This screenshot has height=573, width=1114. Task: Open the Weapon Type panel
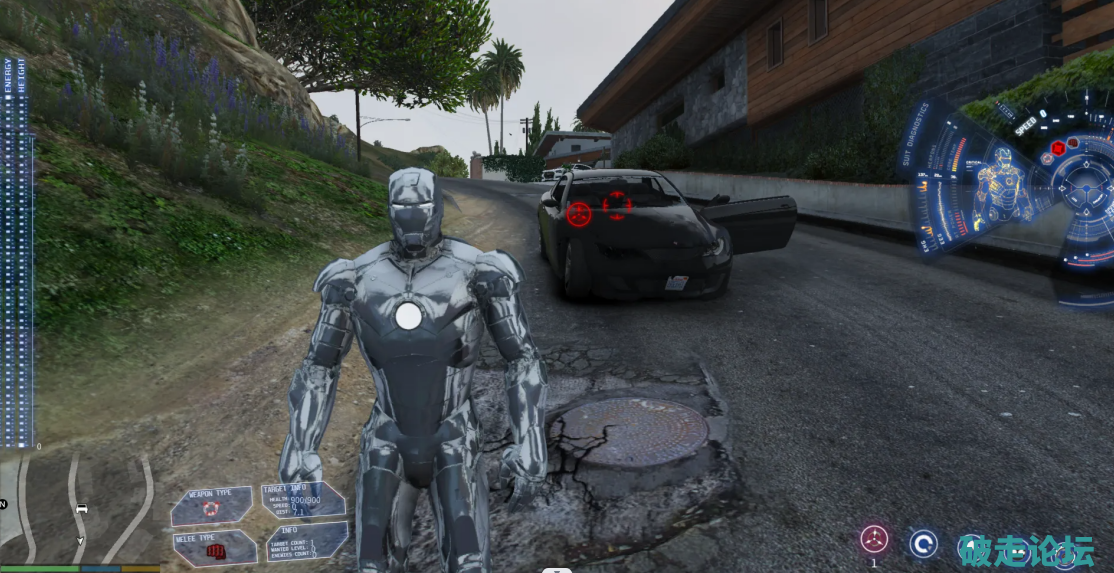click(x=210, y=505)
